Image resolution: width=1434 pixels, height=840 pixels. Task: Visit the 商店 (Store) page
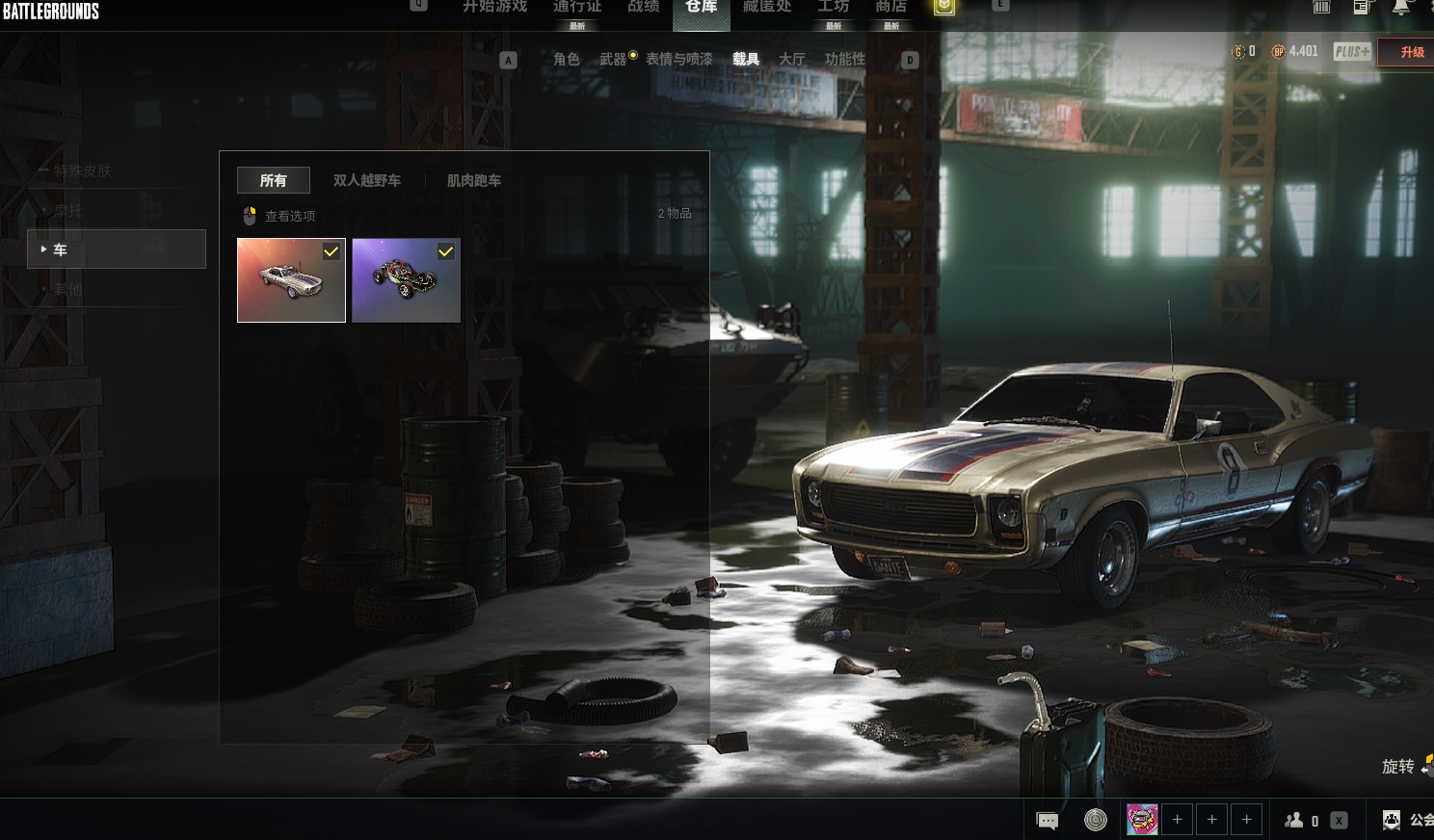(x=890, y=7)
